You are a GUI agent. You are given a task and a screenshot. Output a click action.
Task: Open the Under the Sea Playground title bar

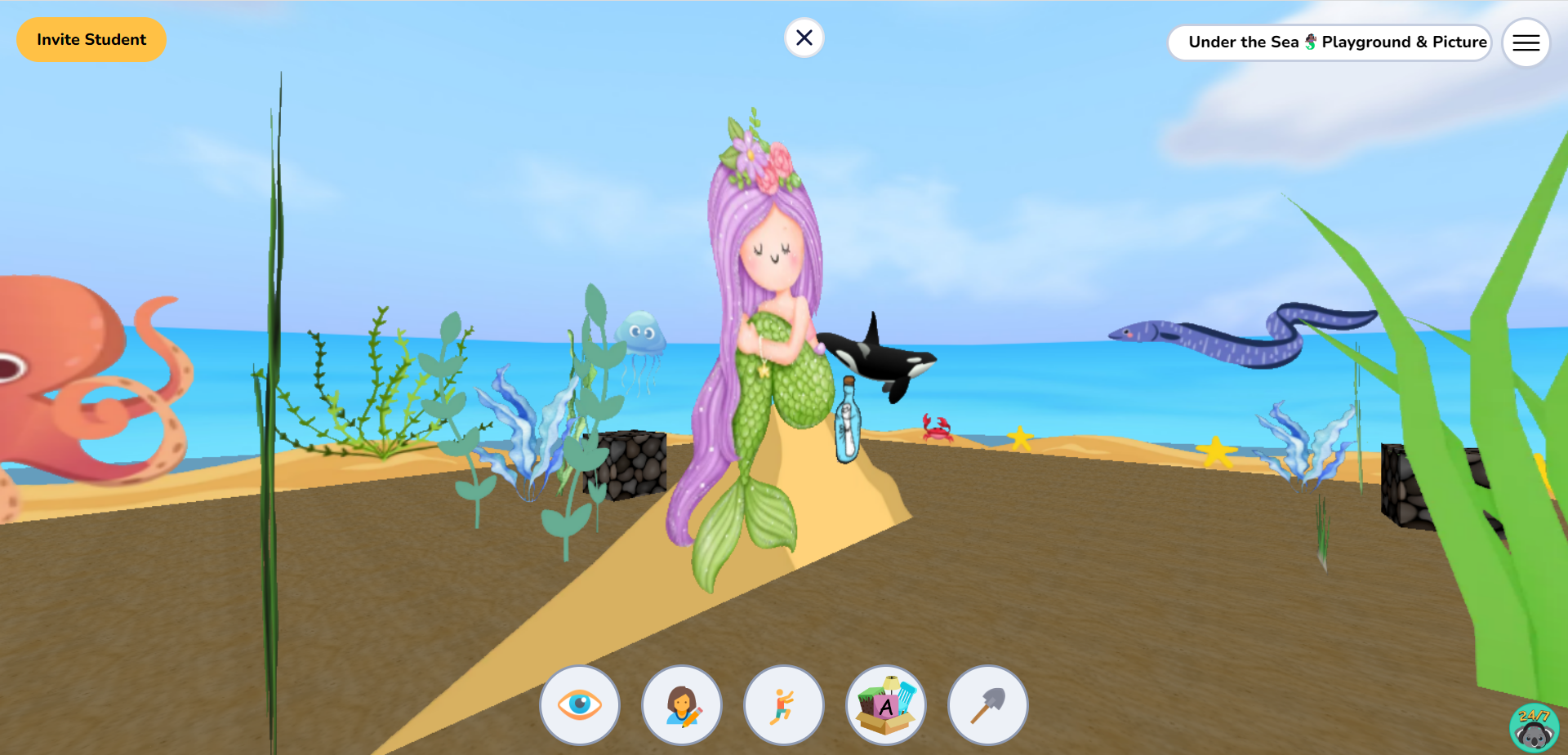(1330, 42)
